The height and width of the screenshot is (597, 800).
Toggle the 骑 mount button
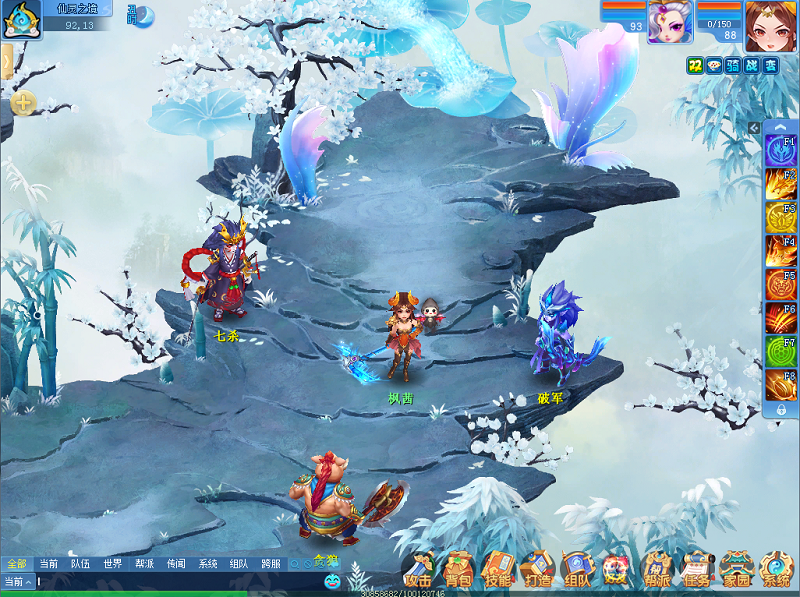point(733,65)
